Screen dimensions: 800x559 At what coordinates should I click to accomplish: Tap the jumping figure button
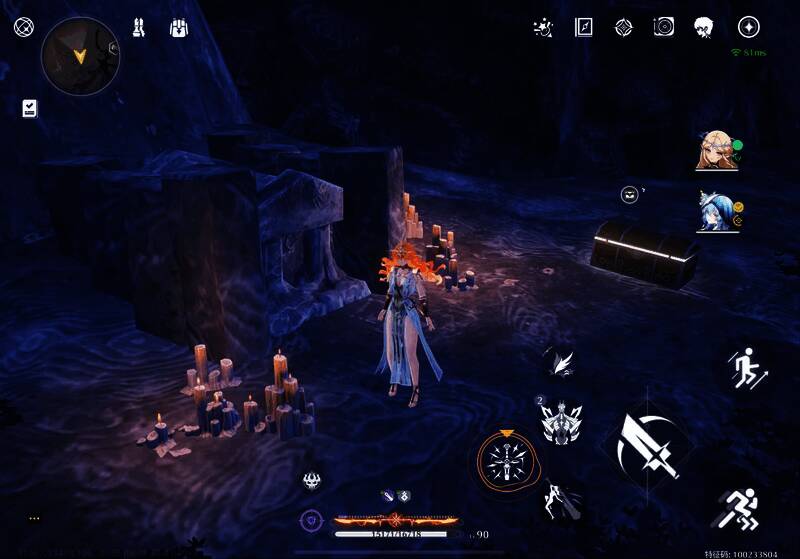point(745,369)
